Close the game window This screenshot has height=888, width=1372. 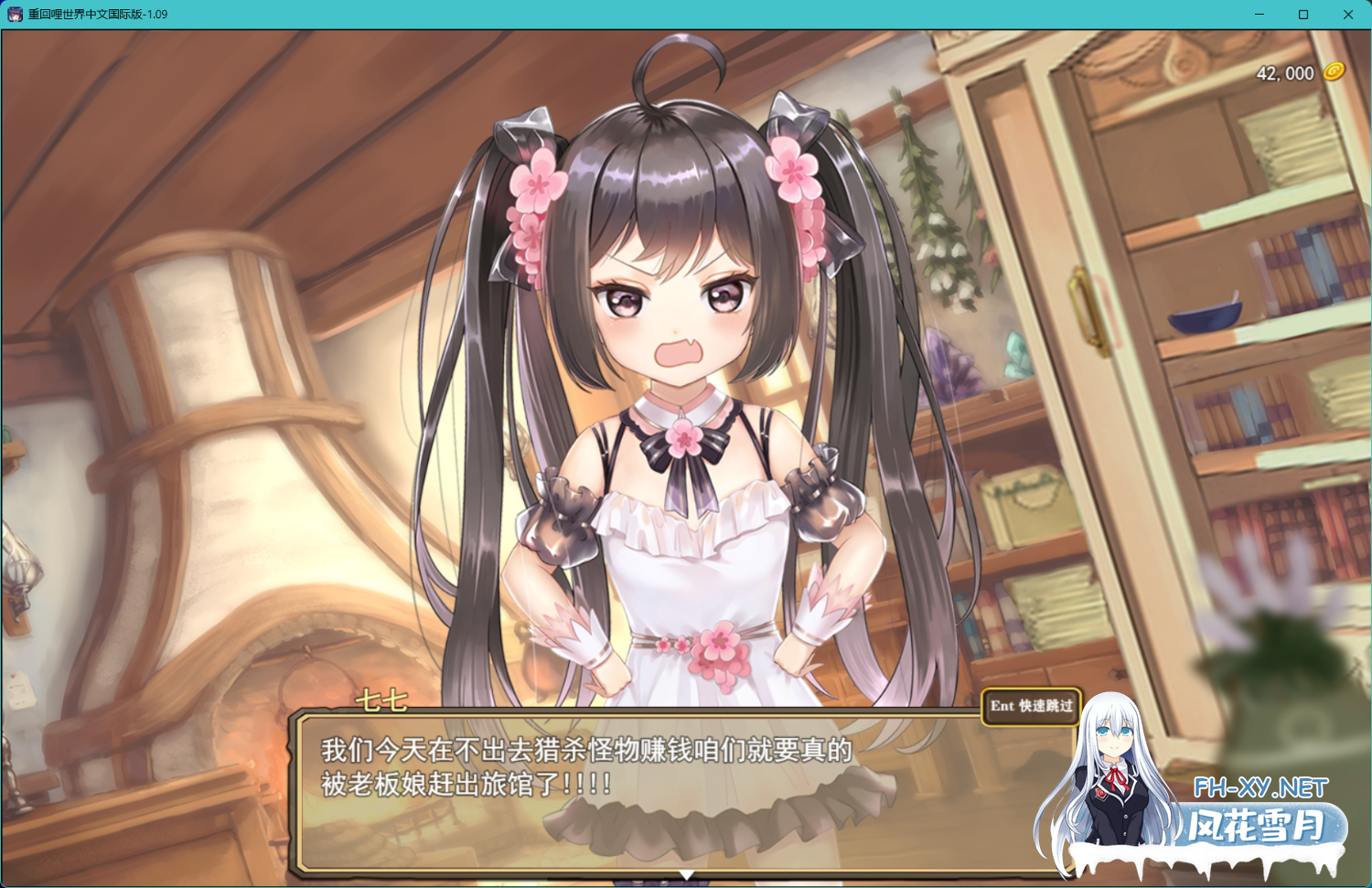pos(1347,15)
